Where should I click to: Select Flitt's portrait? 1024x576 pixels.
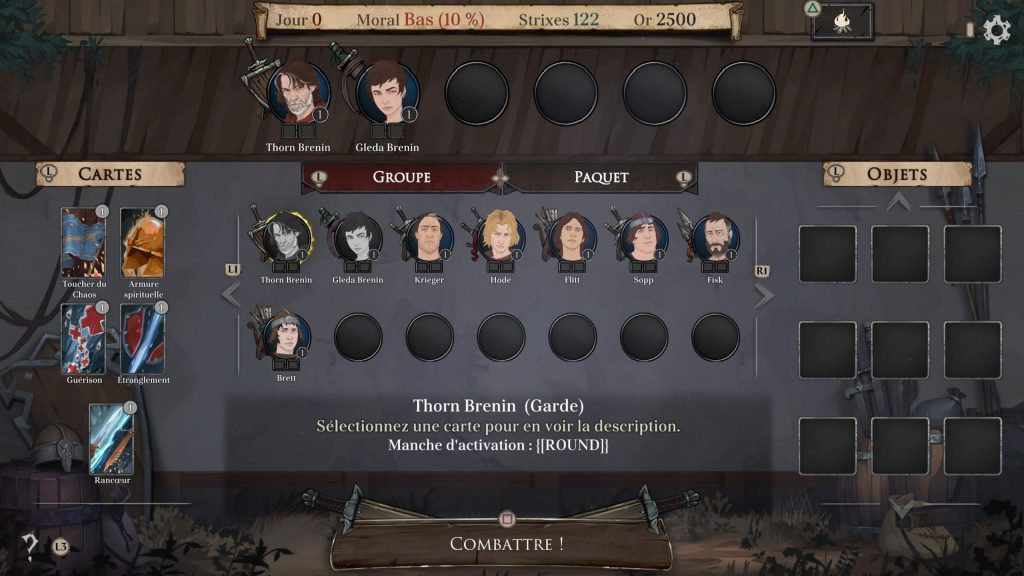572,238
